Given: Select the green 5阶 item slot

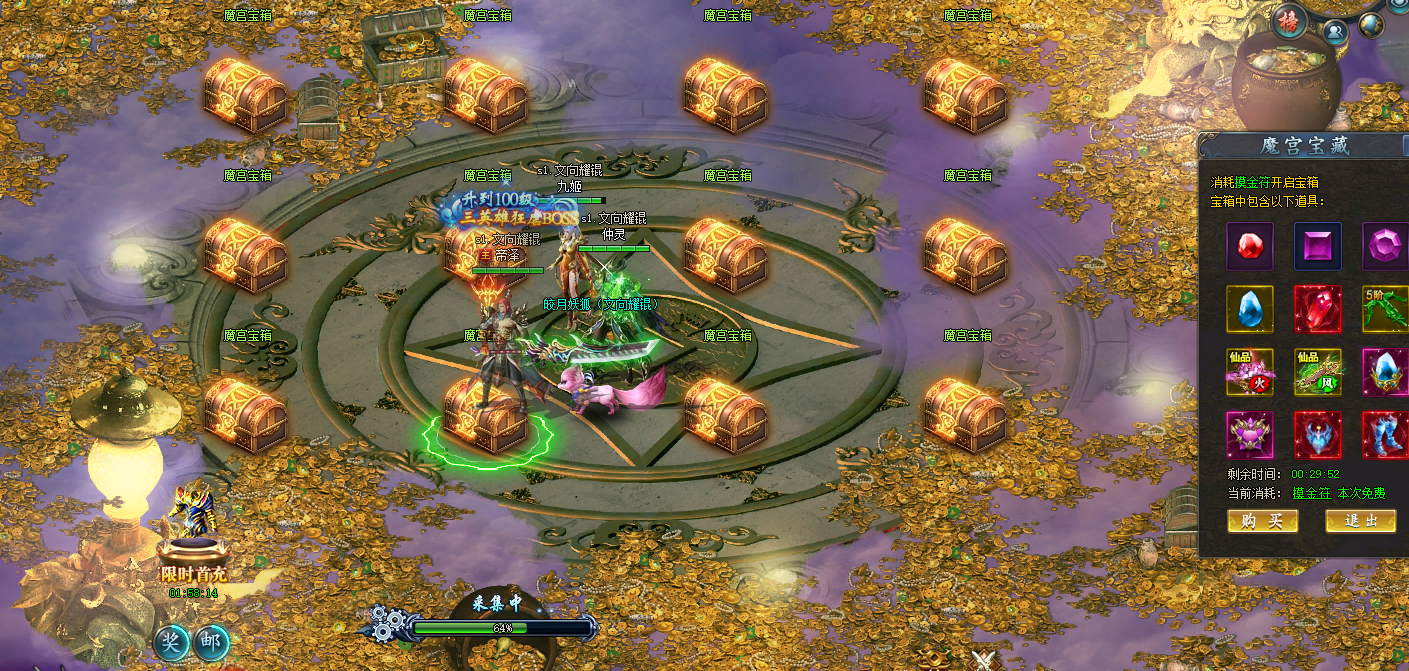Looking at the screenshot, I should 1386,309.
